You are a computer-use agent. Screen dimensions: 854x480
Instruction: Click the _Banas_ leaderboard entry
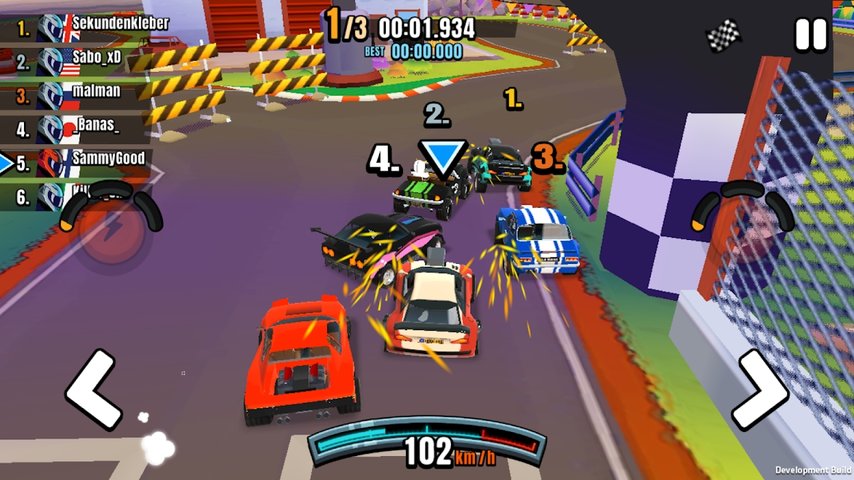pyautogui.click(x=88, y=128)
